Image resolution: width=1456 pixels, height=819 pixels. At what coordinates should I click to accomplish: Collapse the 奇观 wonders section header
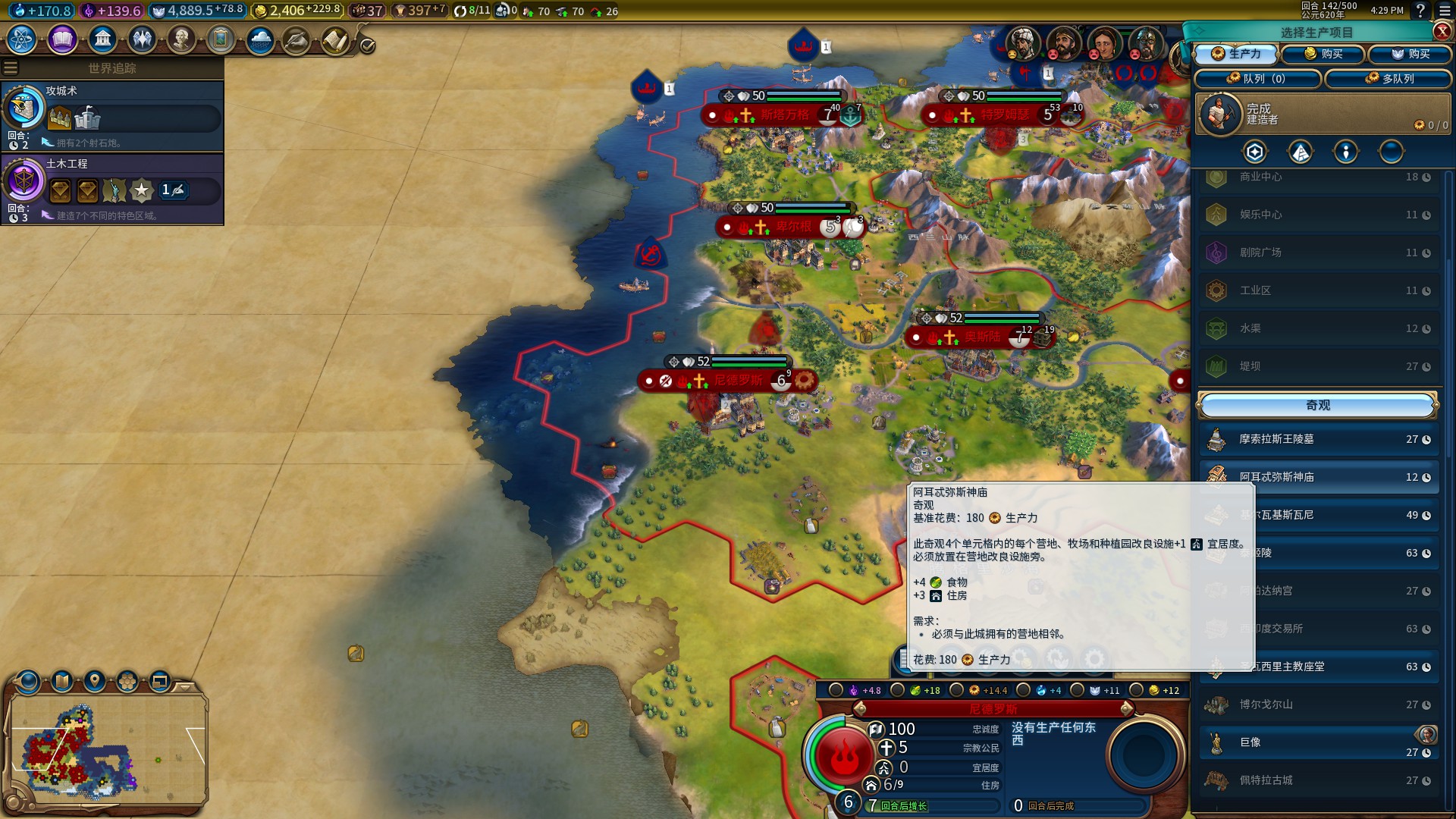click(x=1317, y=406)
